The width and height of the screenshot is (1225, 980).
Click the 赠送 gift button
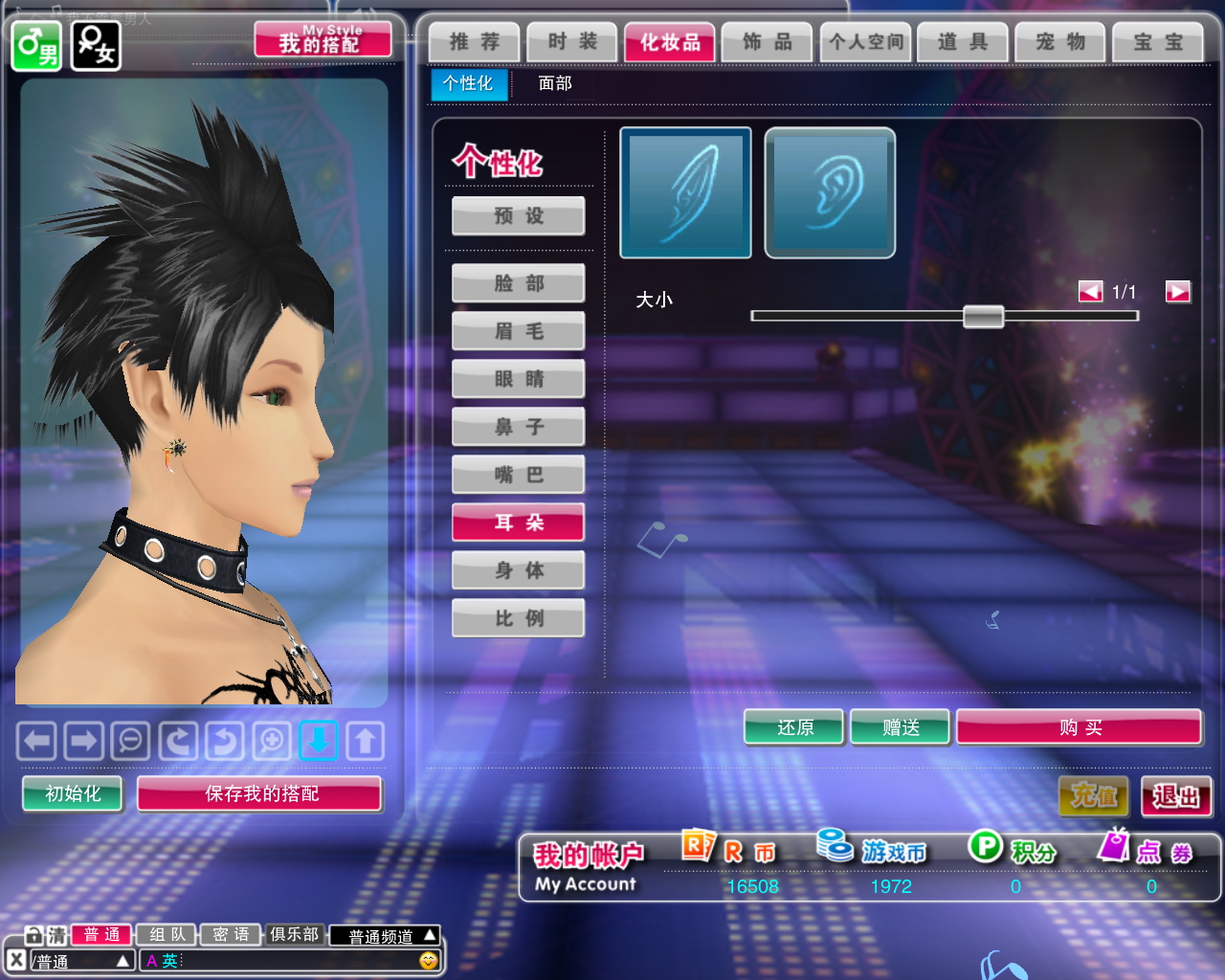900,727
